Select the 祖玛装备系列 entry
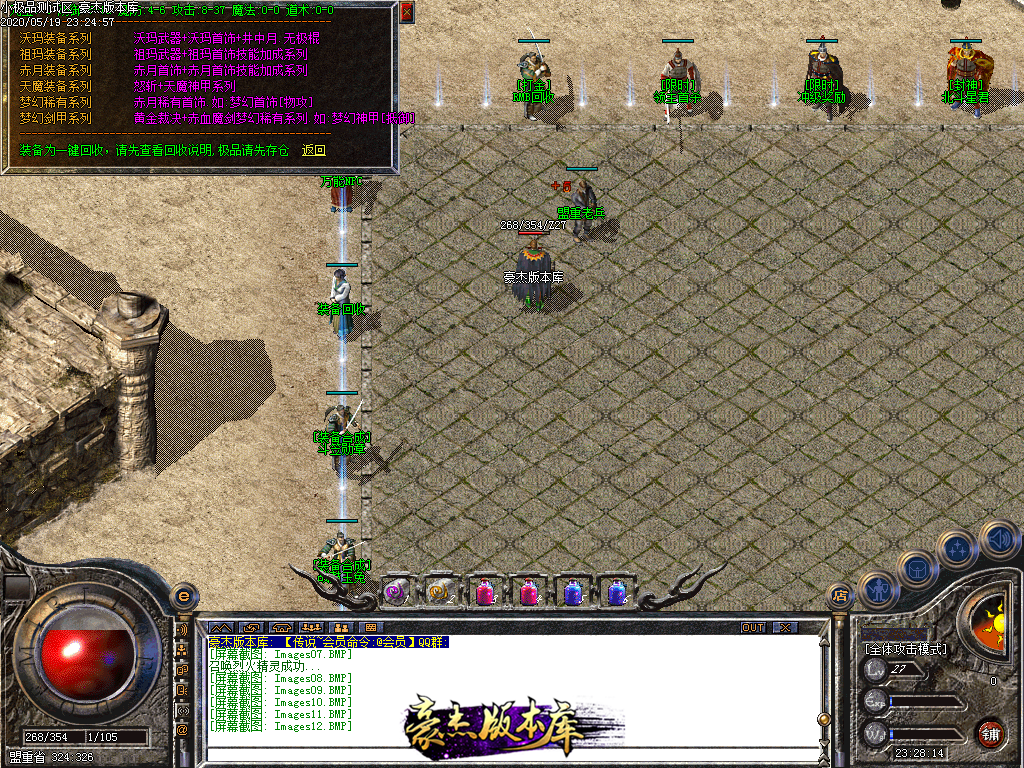This screenshot has height=768, width=1024. click(55, 54)
